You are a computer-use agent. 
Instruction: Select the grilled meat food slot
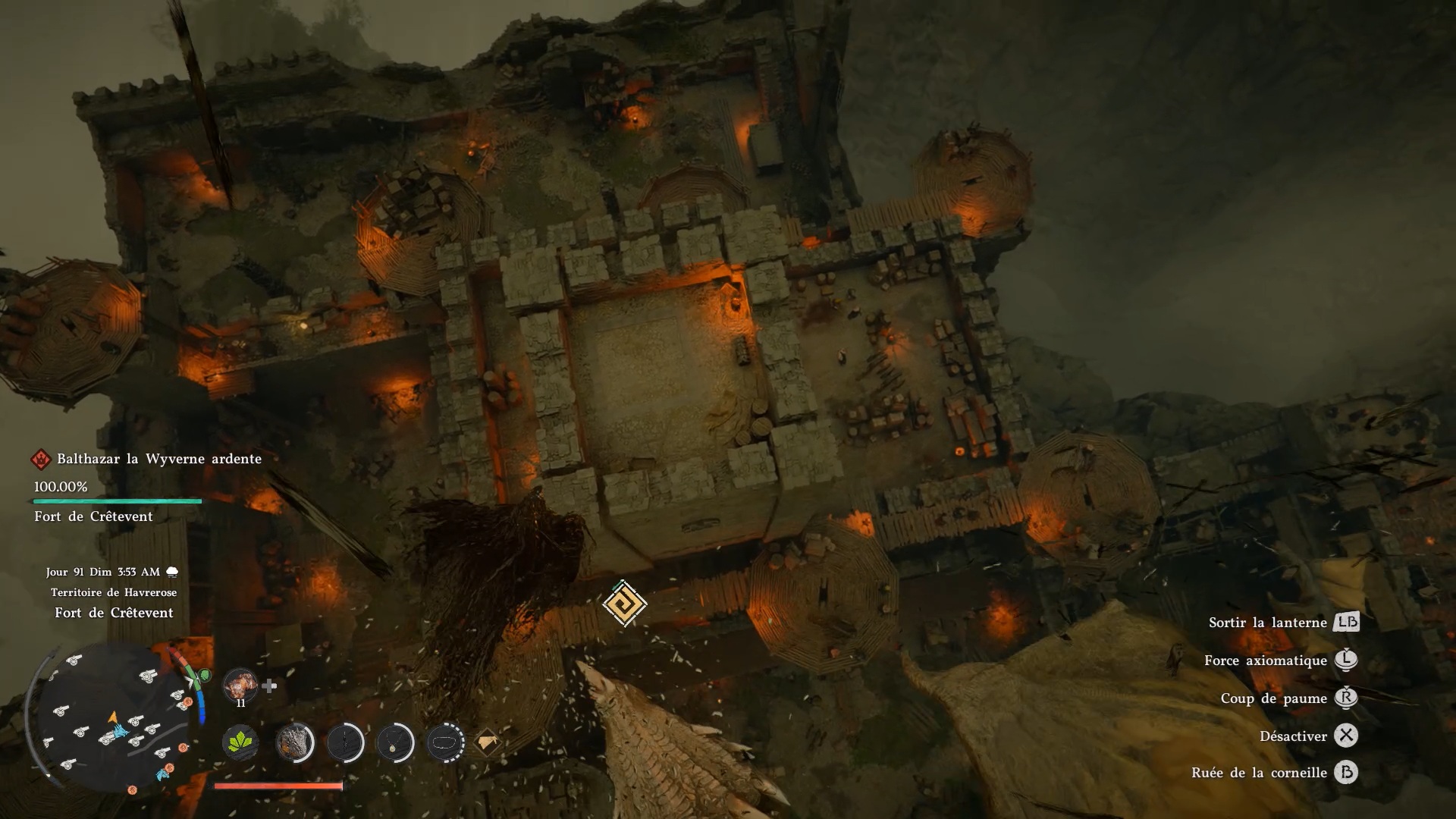click(x=240, y=685)
